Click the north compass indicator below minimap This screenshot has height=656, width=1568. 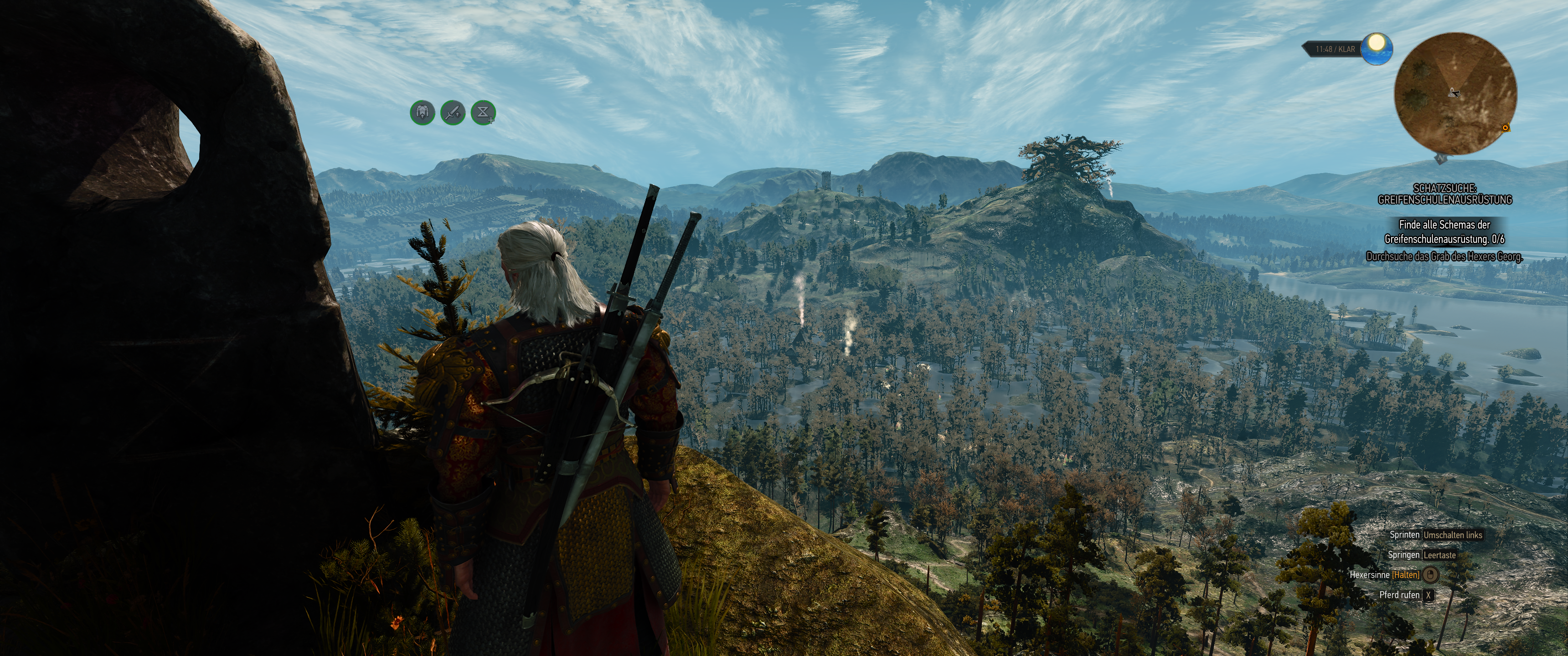(1440, 159)
